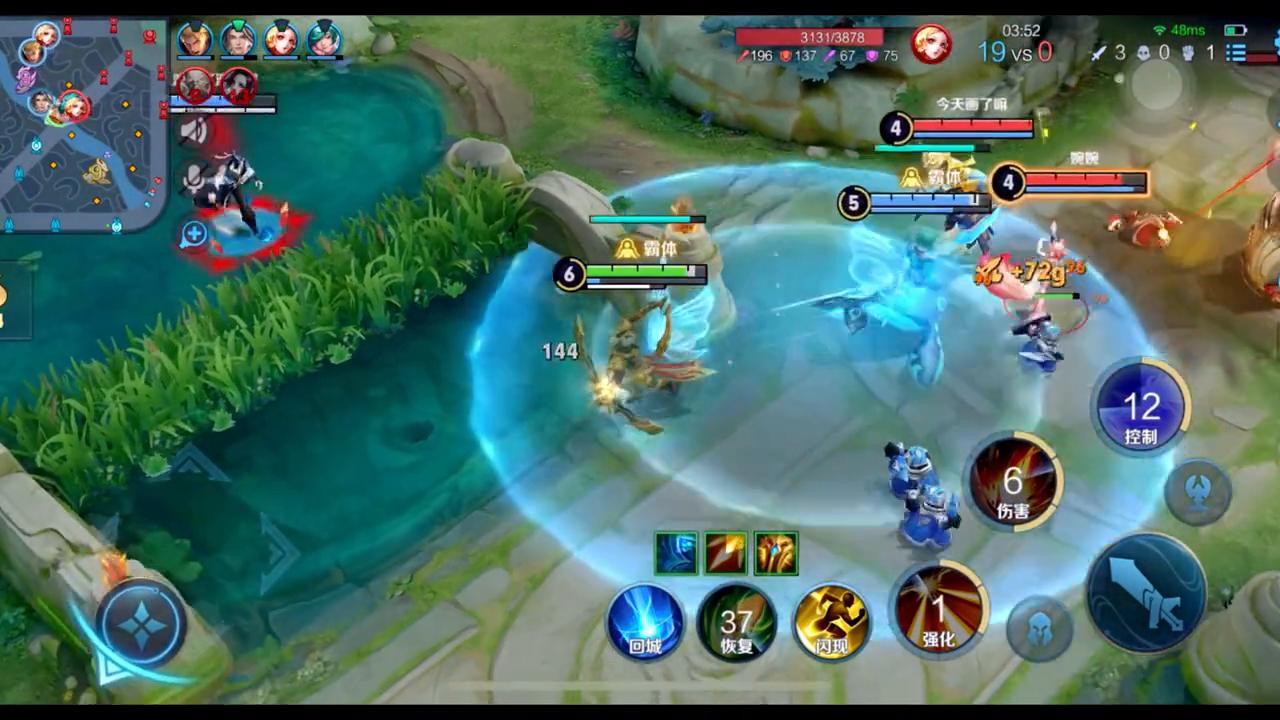
Task: Toggle the muted microphone icon
Action: [x=194, y=180]
